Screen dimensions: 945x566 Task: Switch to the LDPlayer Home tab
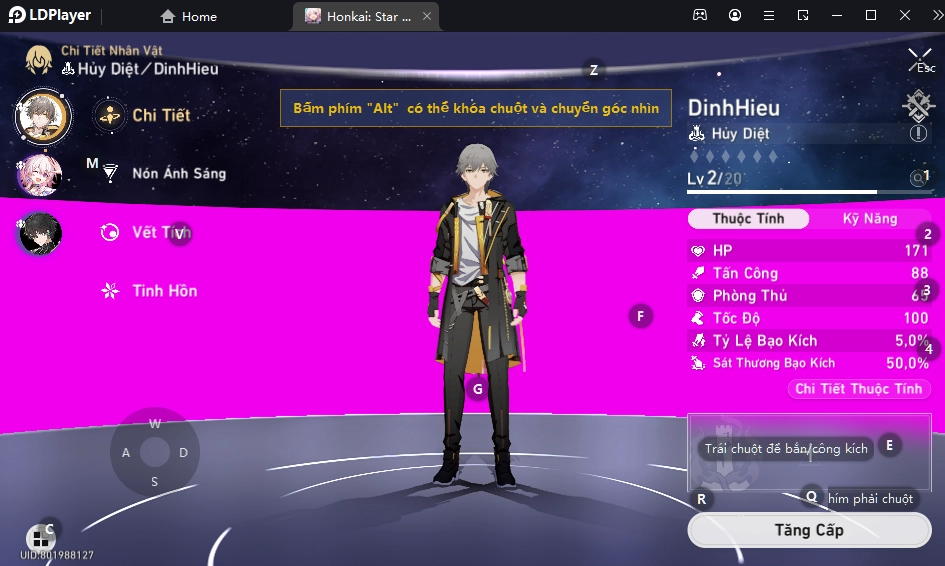tap(189, 16)
